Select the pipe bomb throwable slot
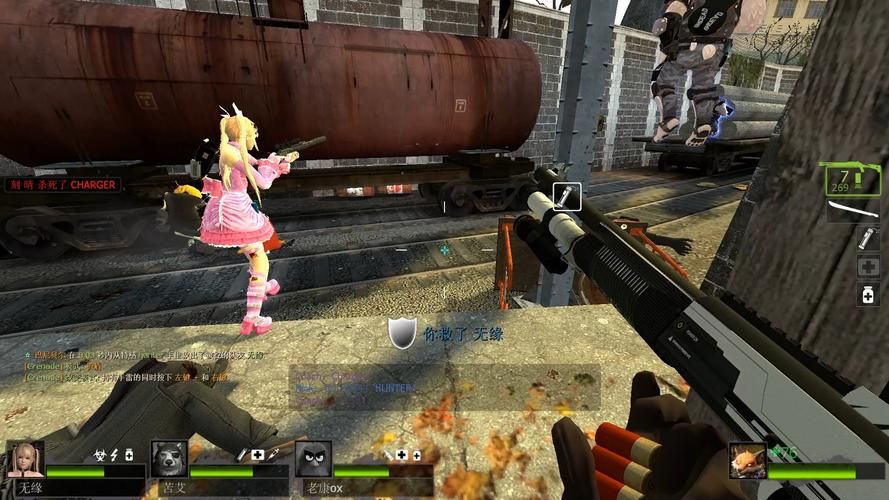This screenshot has width=889, height=500. point(867,239)
